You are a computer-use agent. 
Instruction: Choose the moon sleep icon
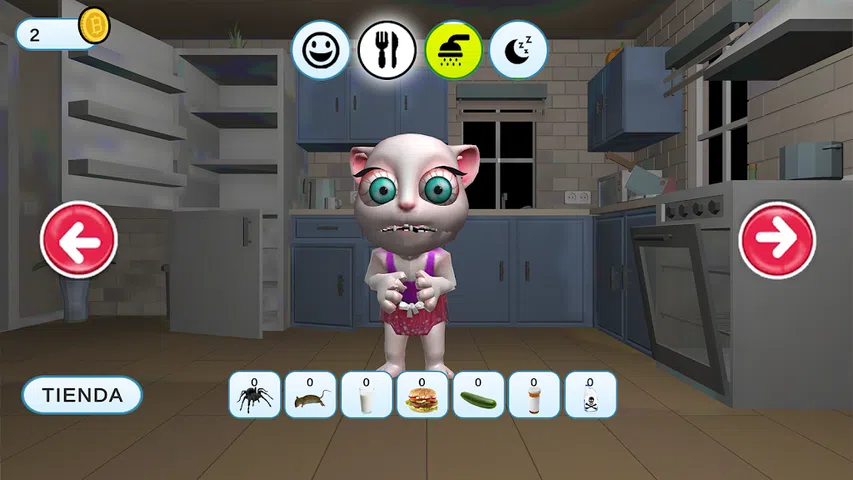point(518,50)
